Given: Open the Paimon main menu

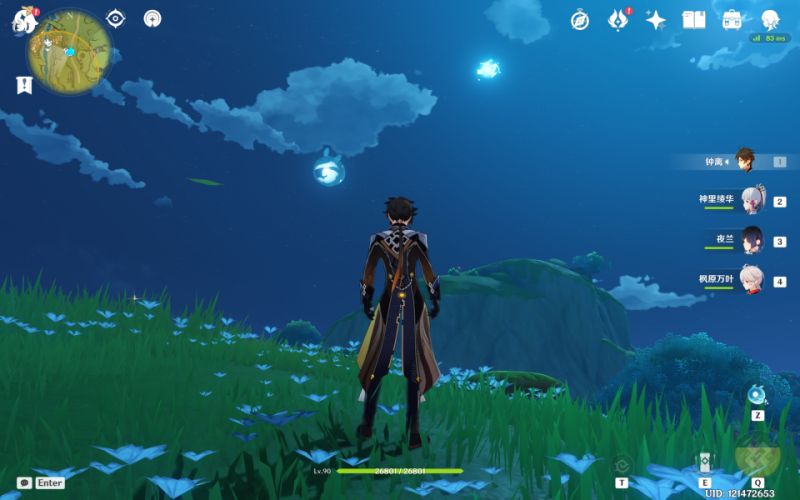Looking at the screenshot, I should 25,20.
